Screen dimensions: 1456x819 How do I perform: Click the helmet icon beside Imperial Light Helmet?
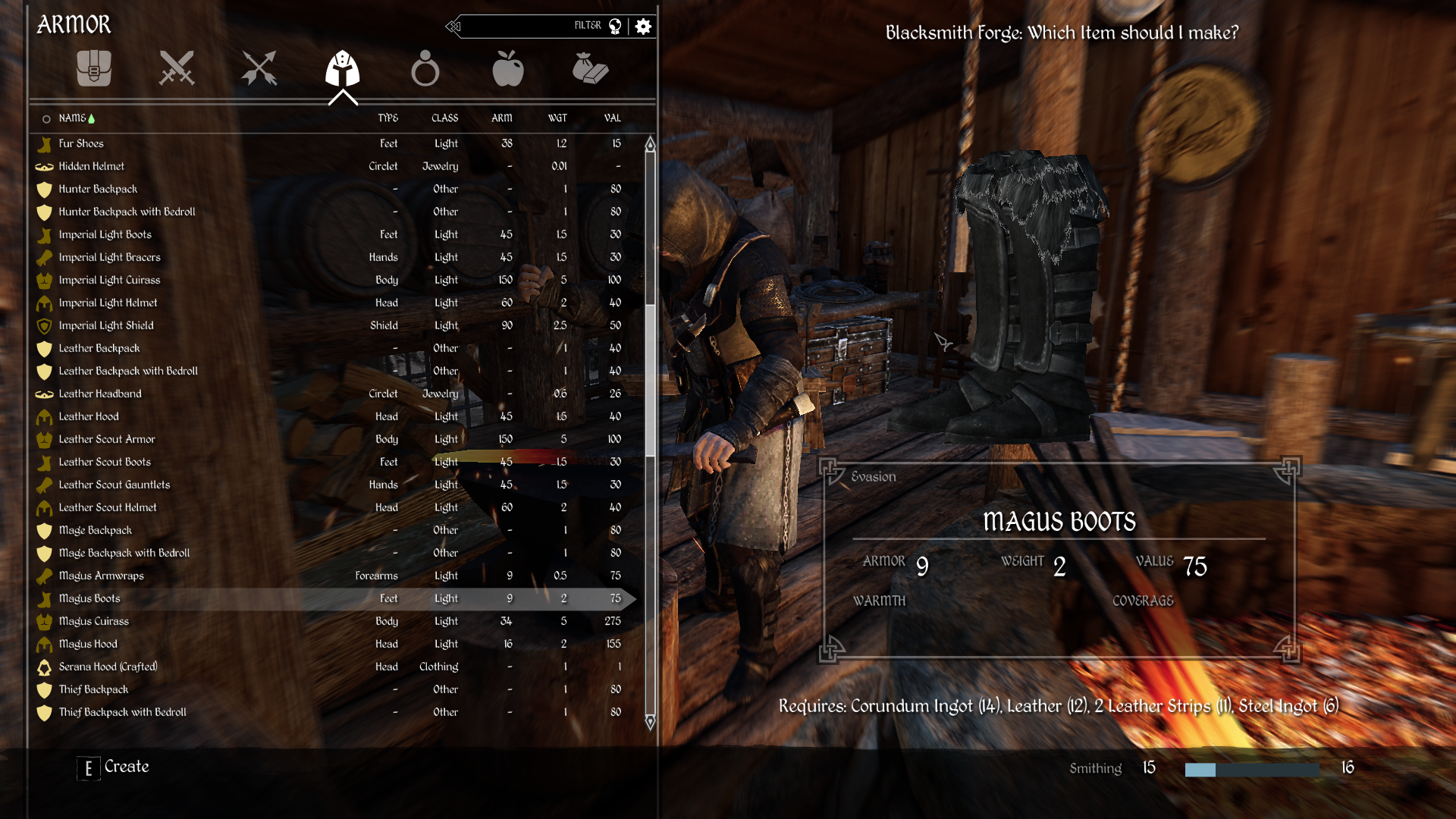pyautogui.click(x=44, y=303)
